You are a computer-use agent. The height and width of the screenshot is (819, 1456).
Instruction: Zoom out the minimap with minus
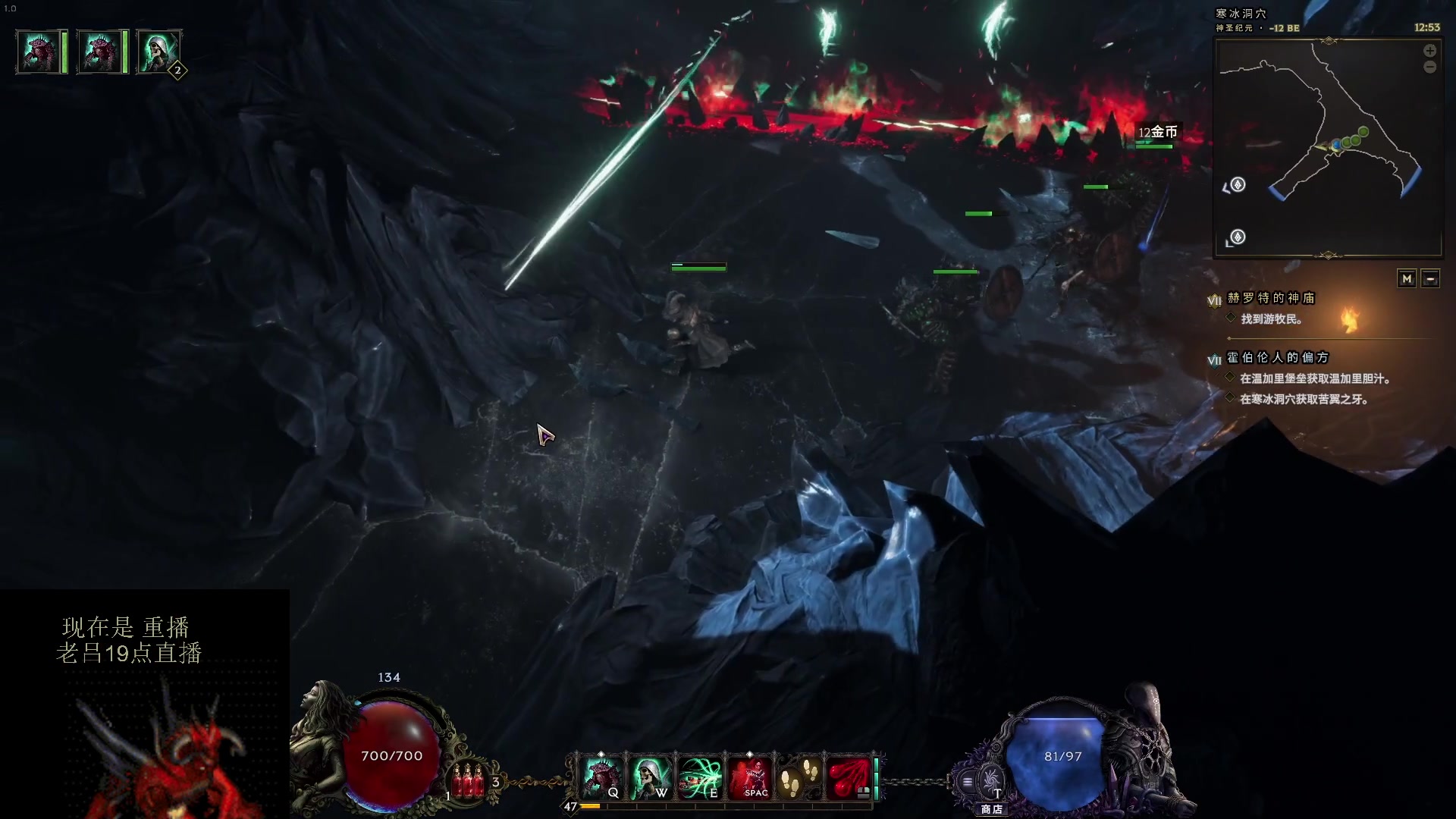1429,67
